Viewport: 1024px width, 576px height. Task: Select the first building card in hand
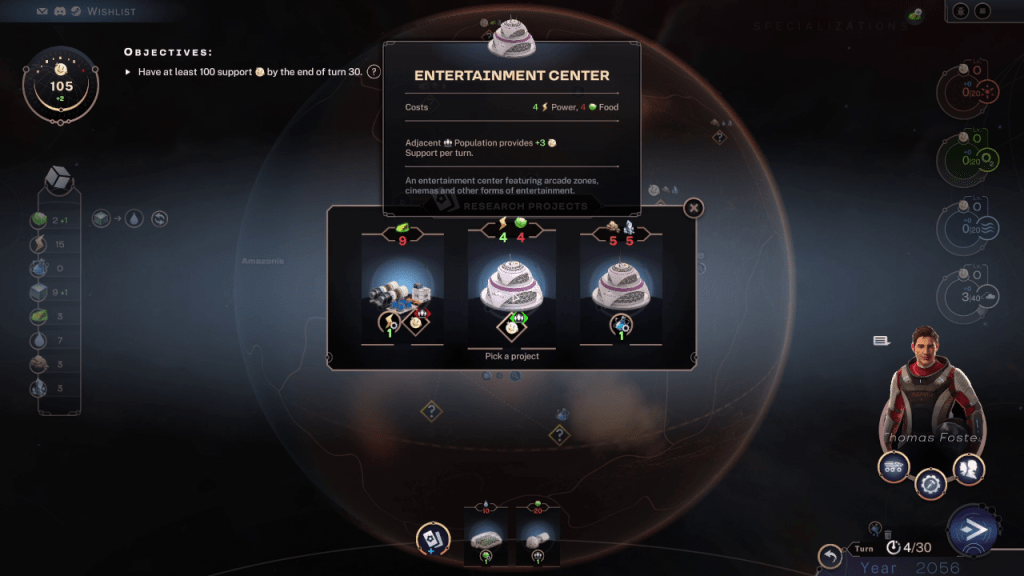point(487,537)
